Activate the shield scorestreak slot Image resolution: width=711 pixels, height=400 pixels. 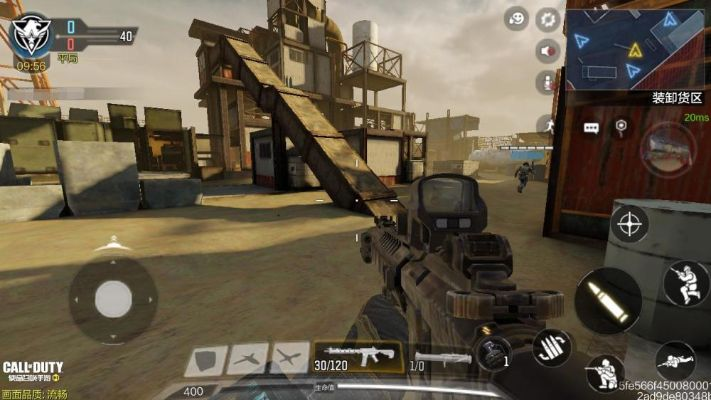pos(204,359)
